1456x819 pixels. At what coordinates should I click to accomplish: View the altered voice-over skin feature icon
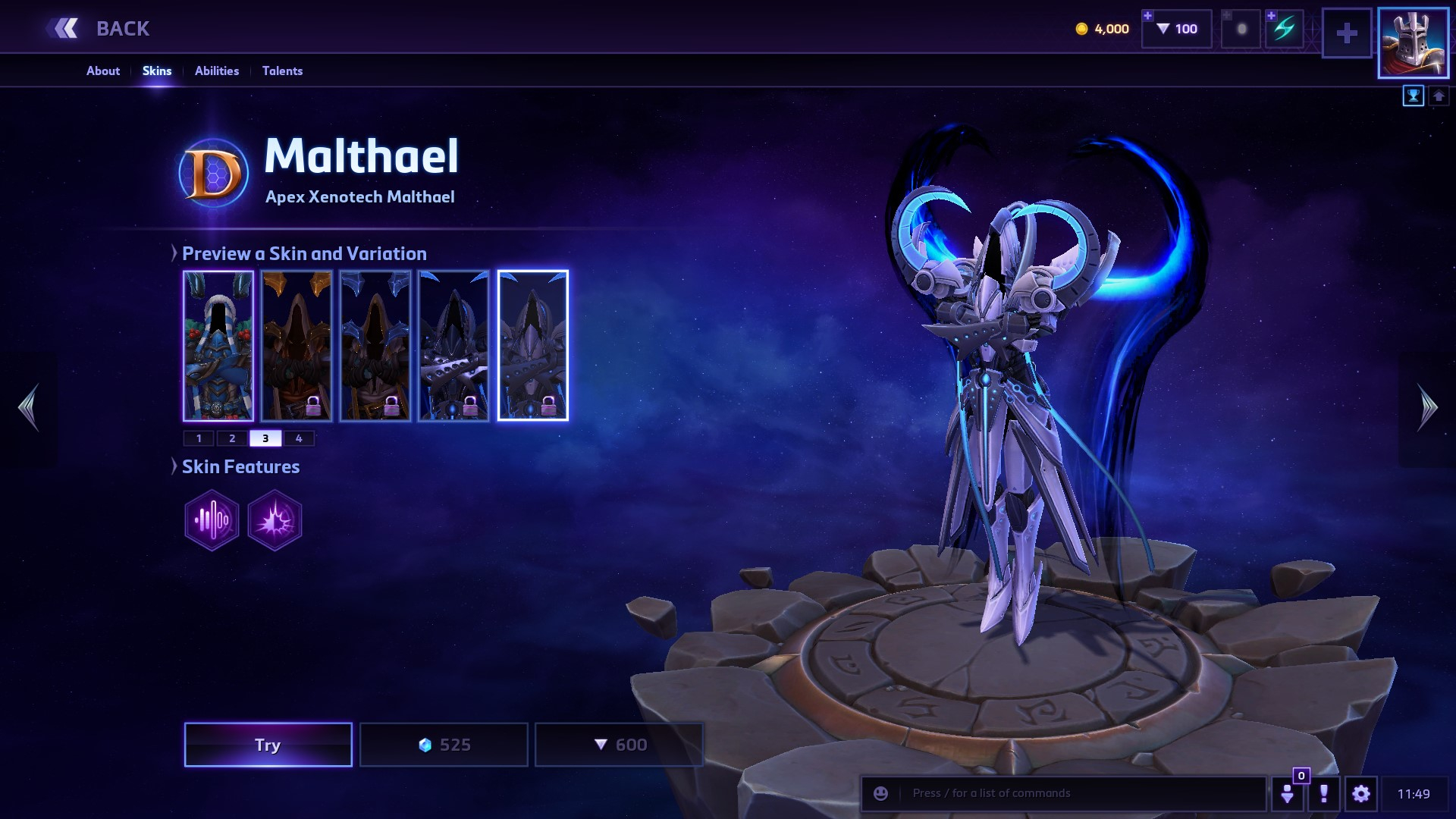click(x=212, y=520)
